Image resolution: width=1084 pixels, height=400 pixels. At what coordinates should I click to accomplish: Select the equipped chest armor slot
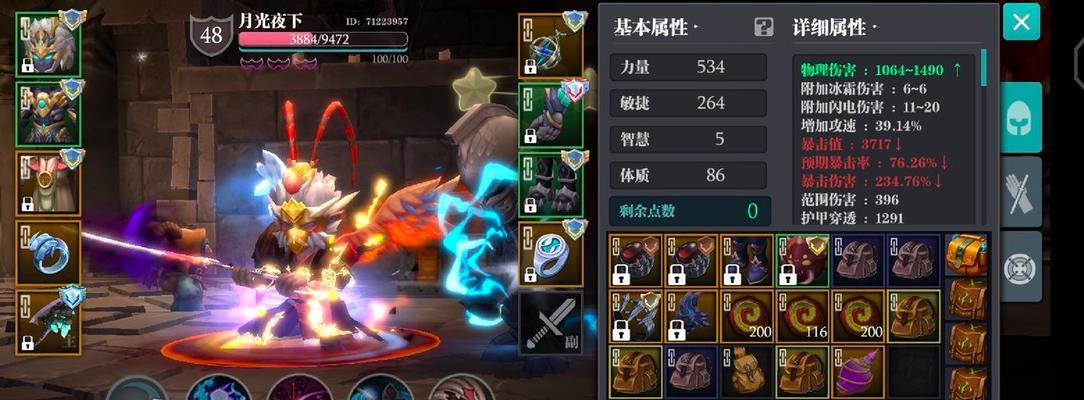coord(48,112)
